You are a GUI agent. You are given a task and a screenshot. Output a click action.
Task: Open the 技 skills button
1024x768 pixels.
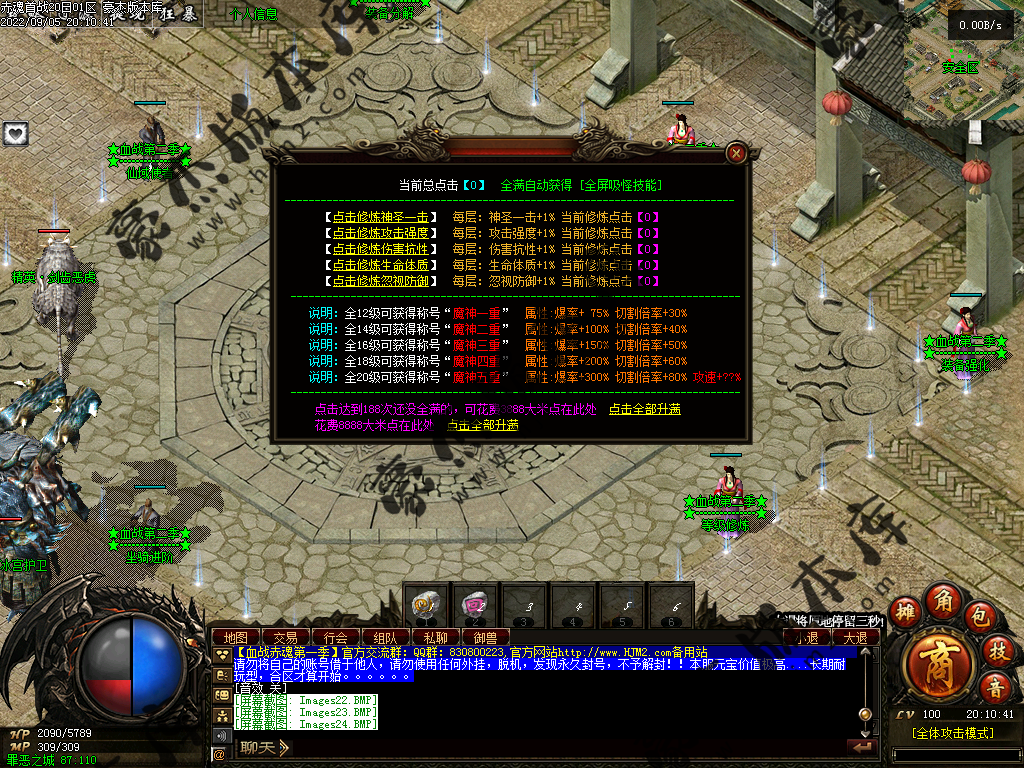(997, 650)
